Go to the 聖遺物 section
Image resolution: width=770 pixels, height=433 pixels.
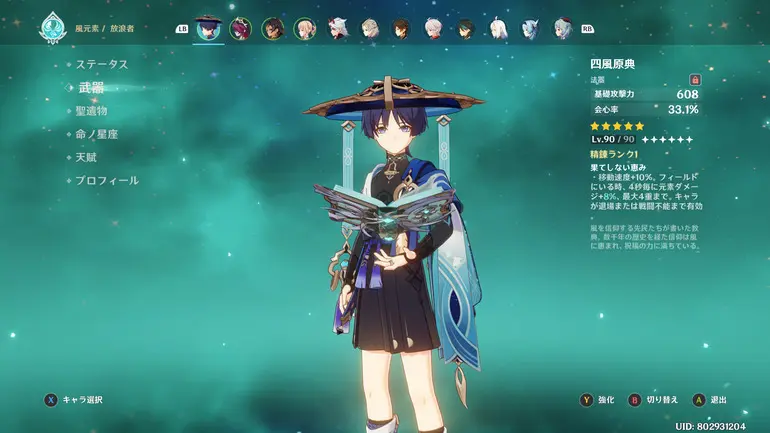91,110
